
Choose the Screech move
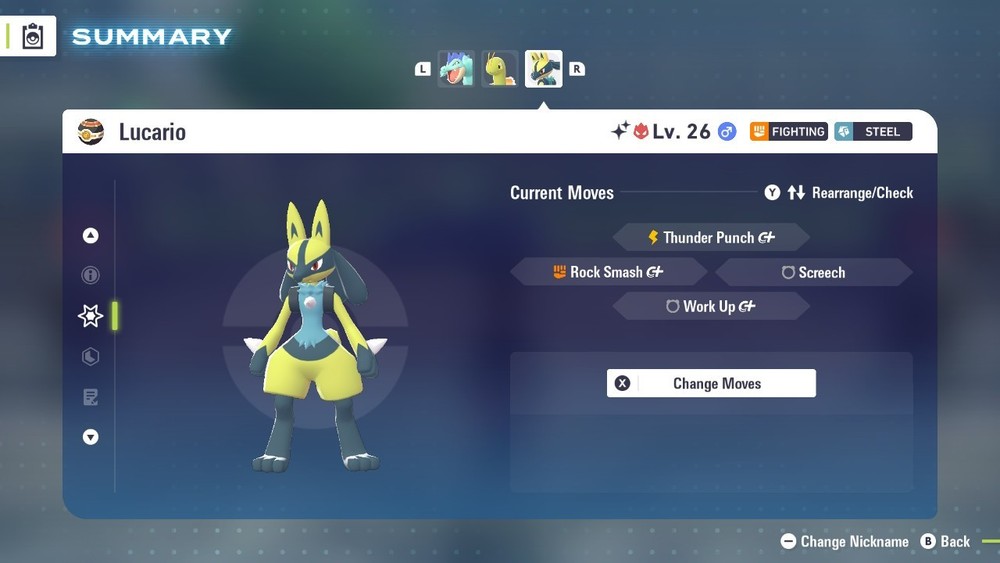(x=814, y=272)
